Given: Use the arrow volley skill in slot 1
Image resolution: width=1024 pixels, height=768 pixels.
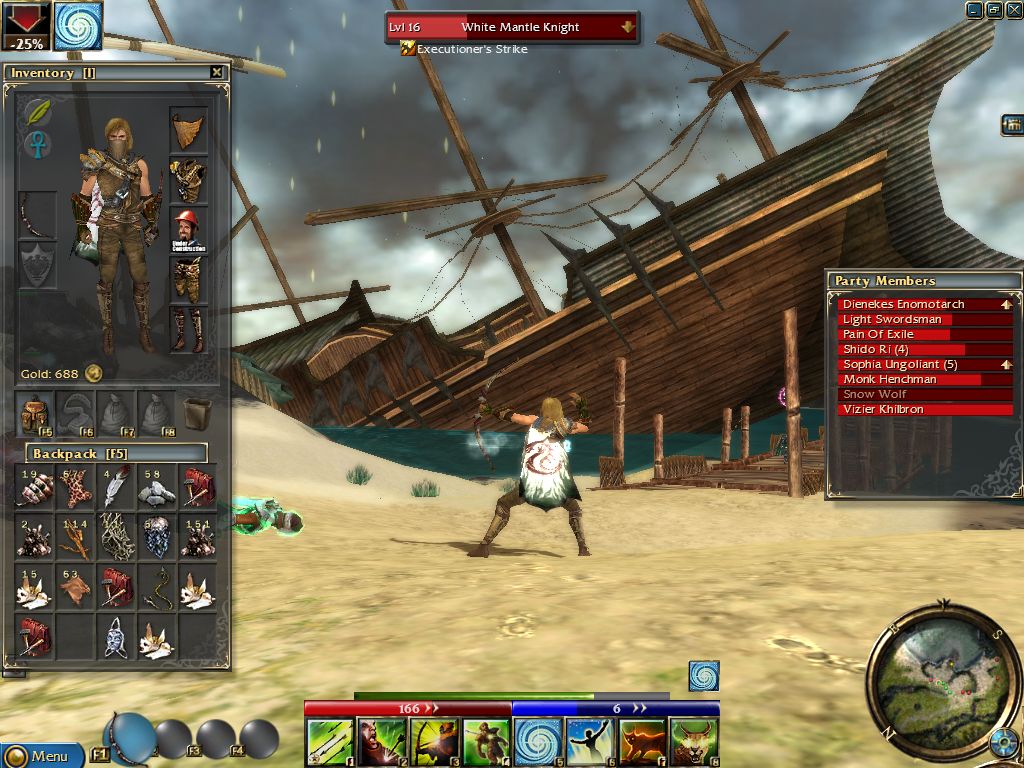Looking at the screenshot, I should click(330, 744).
